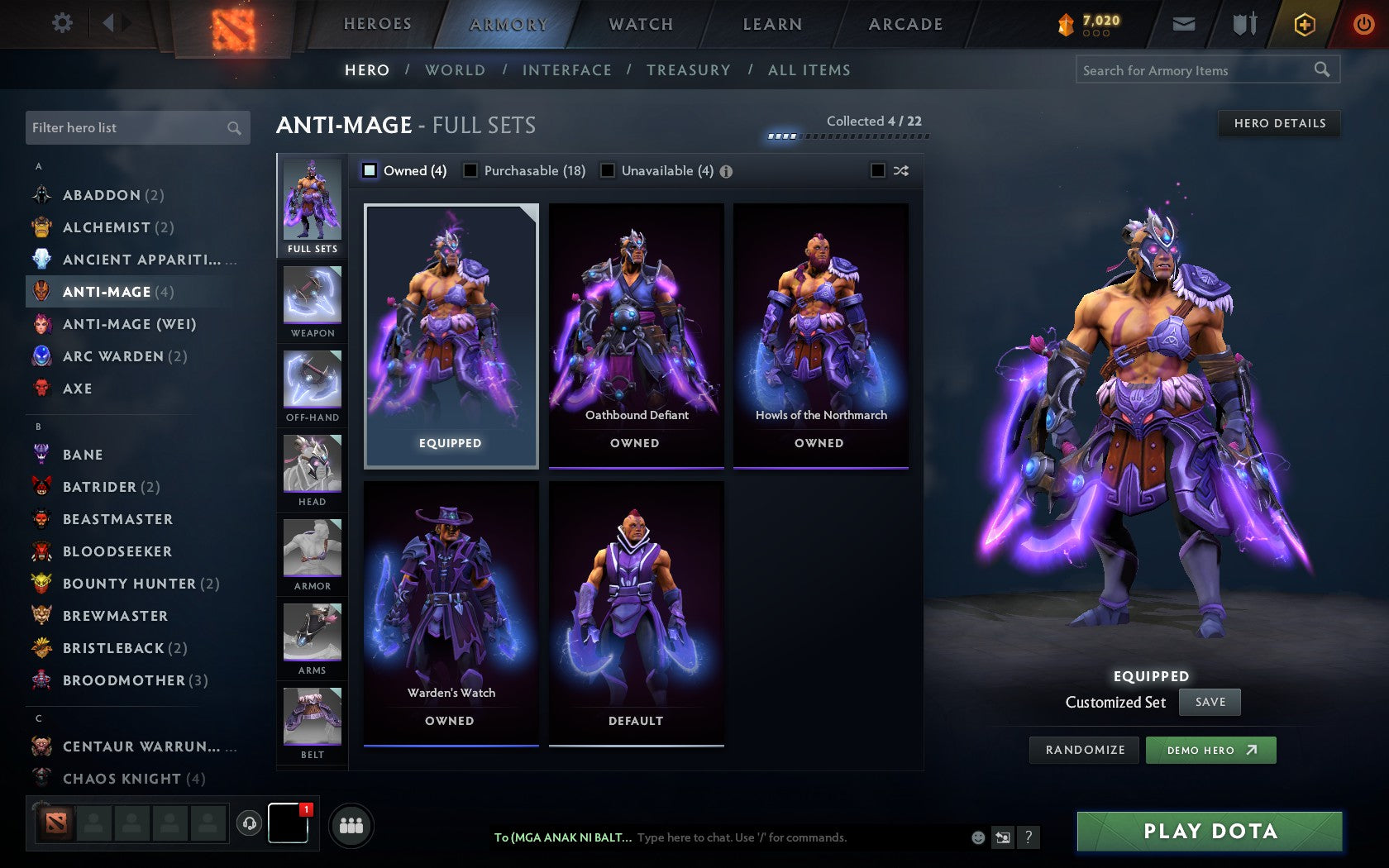
Task: Toggle the shuffle sets checkbox
Action: coord(880,171)
